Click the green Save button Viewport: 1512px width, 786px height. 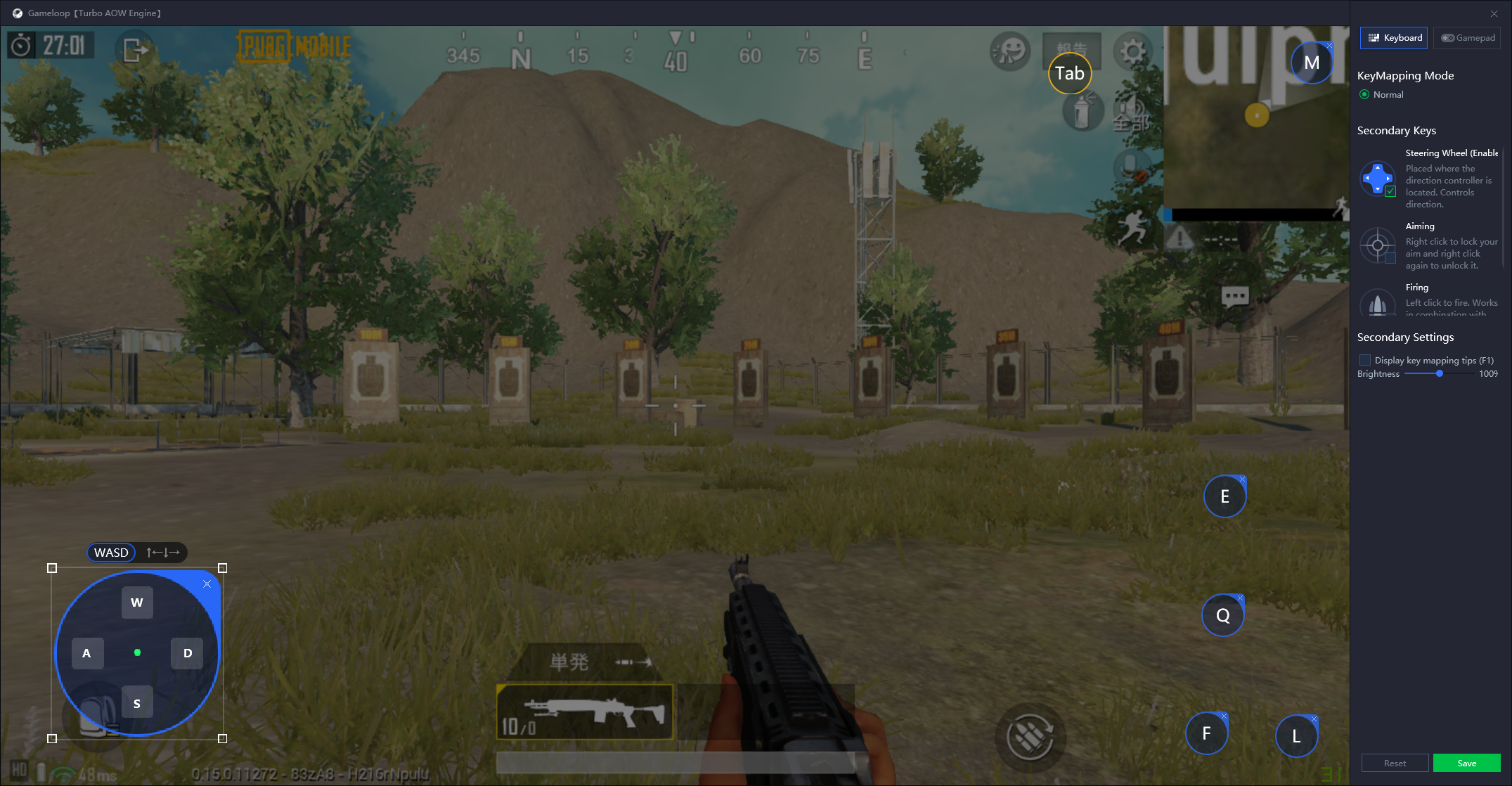click(1467, 762)
